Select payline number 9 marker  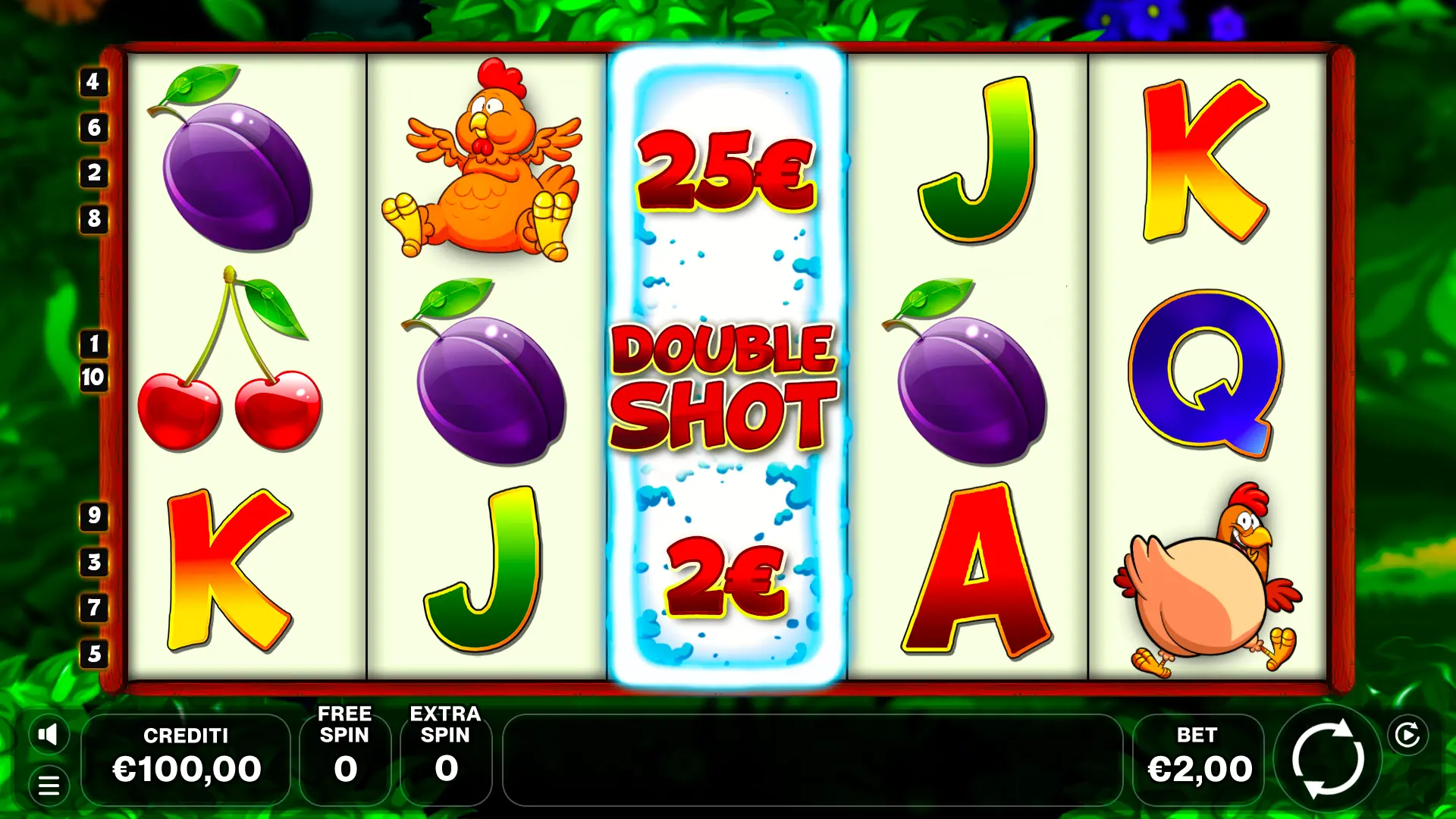pyautogui.click(x=94, y=516)
